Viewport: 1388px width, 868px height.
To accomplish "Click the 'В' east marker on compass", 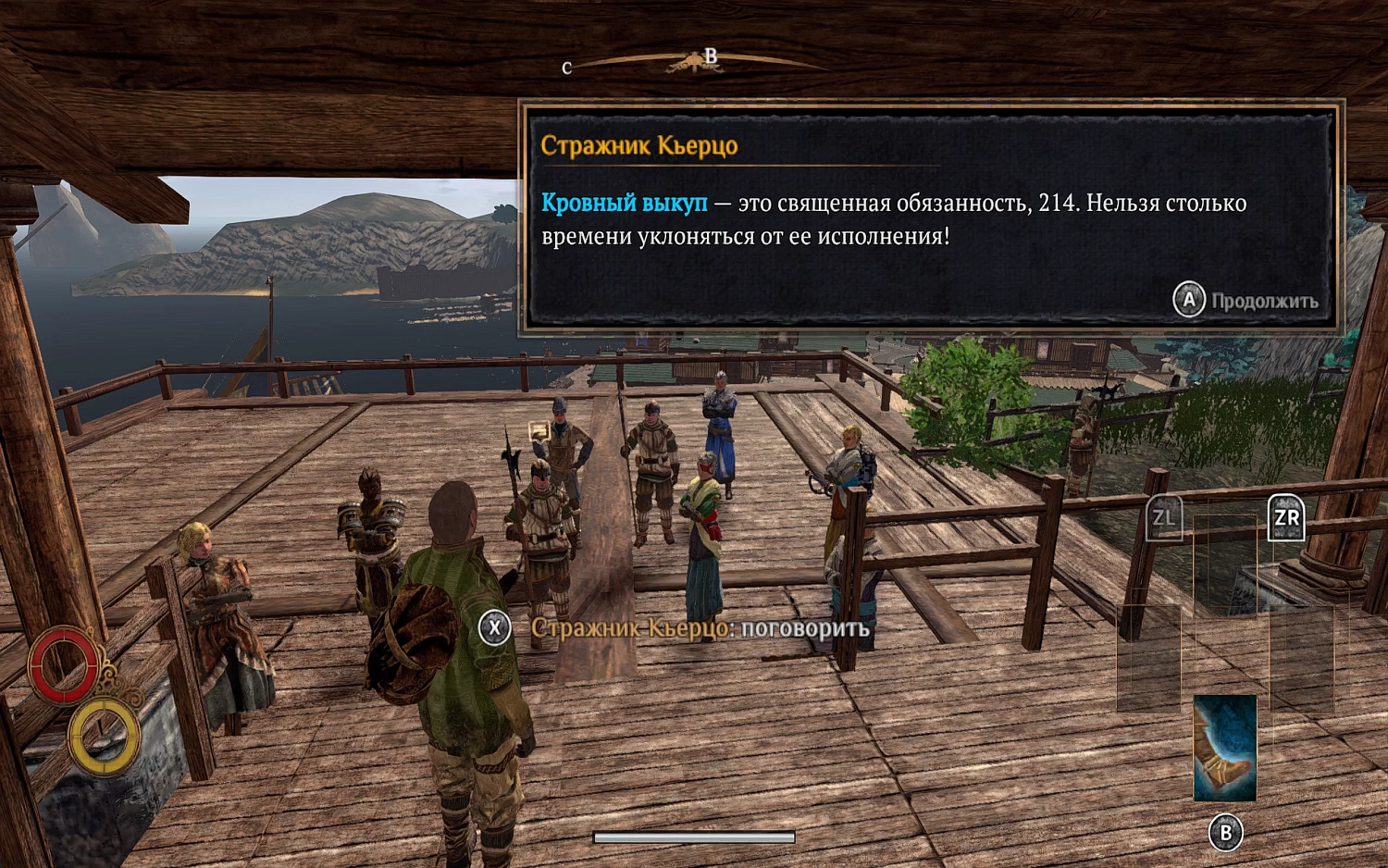I will pyautogui.click(x=710, y=56).
